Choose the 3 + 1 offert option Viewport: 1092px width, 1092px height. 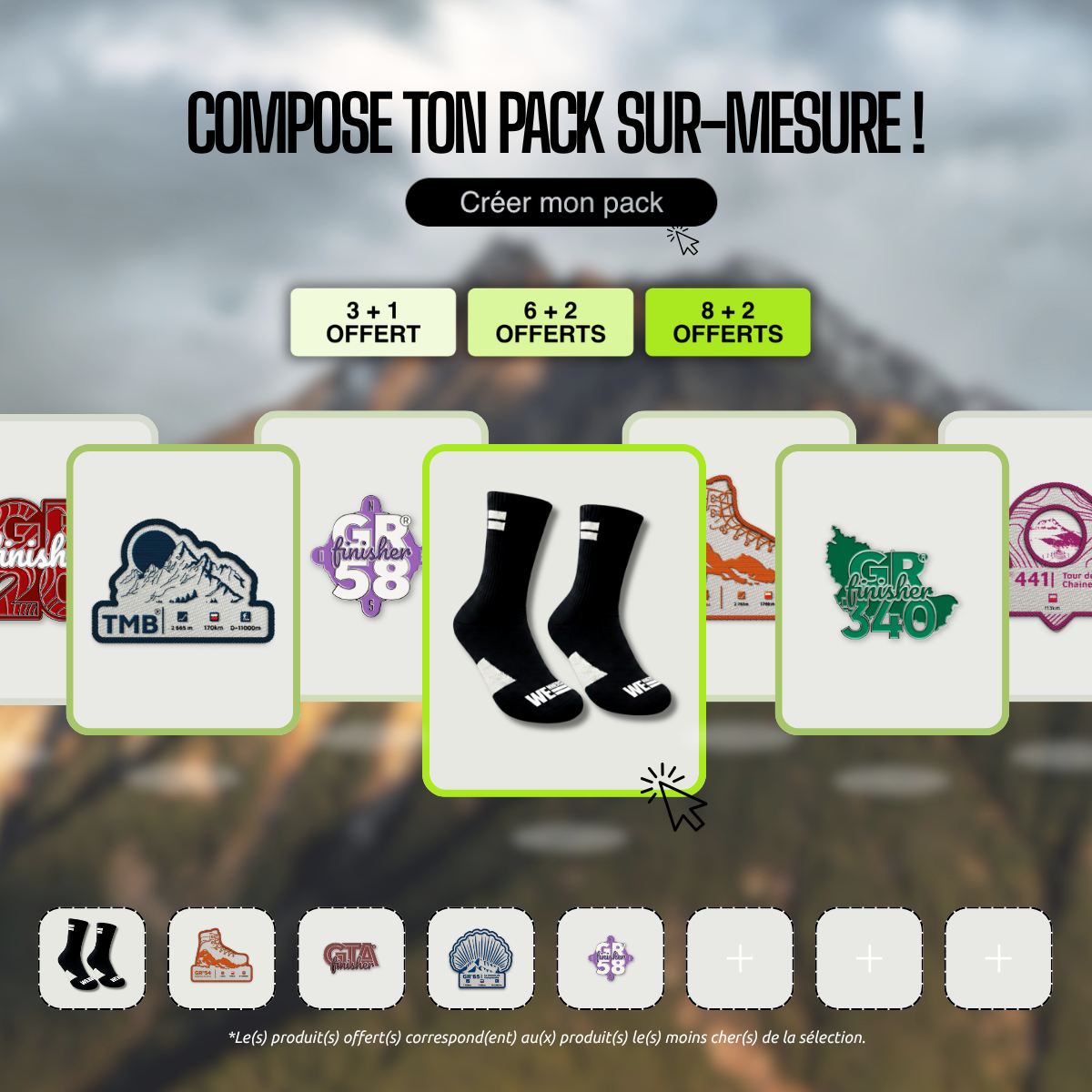click(x=373, y=322)
